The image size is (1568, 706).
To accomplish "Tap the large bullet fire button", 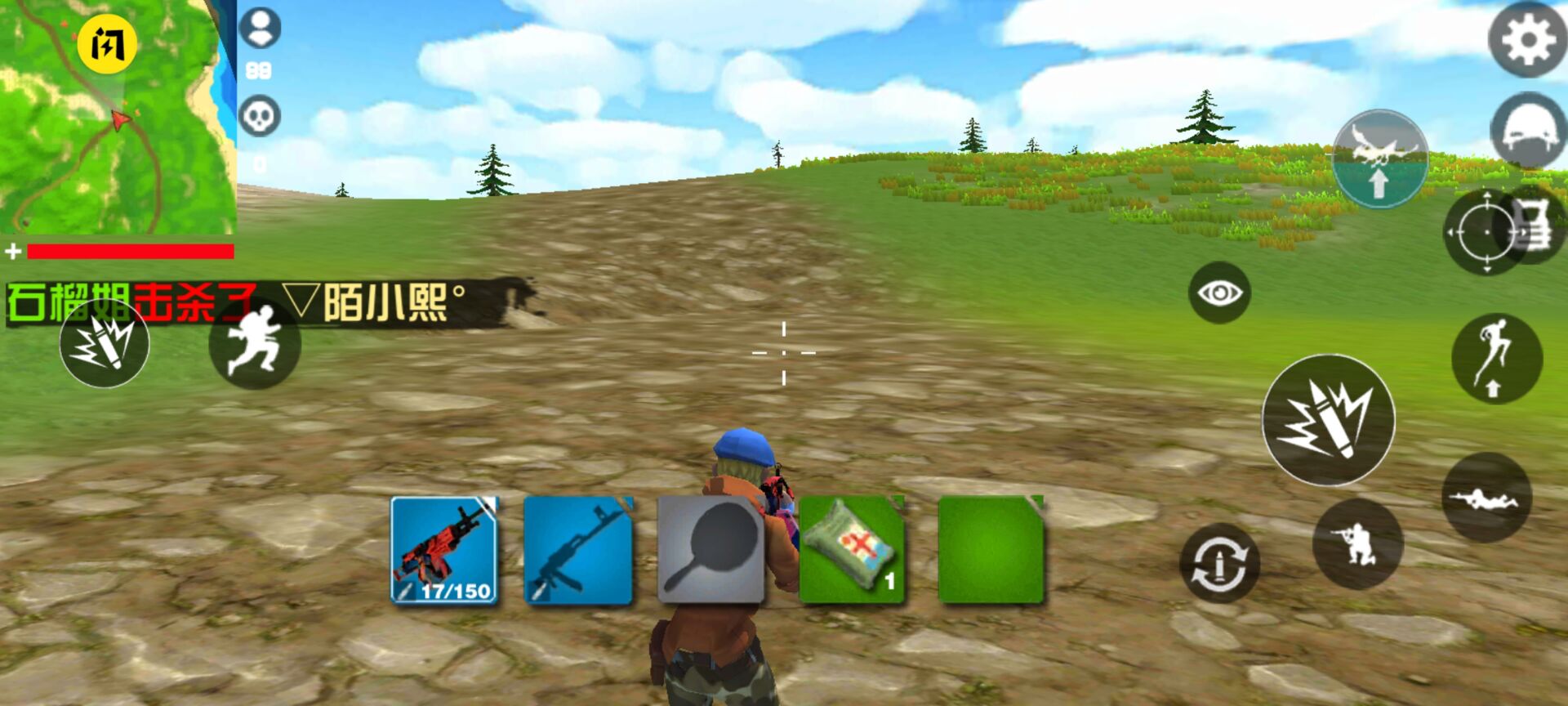I will [x=1328, y=420].
